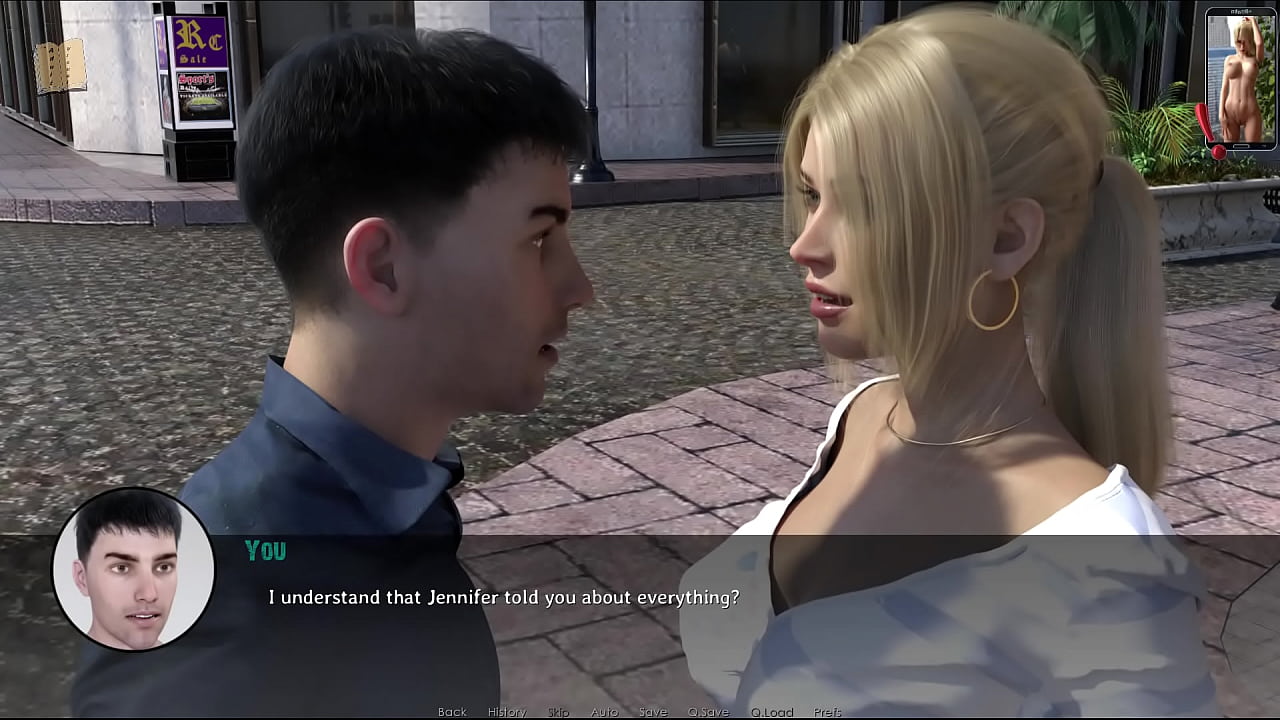Image resolution: width=1280 pixels, height=720 pixels.
Task: Open Prefs settings
Action: (x=827, y=712)
